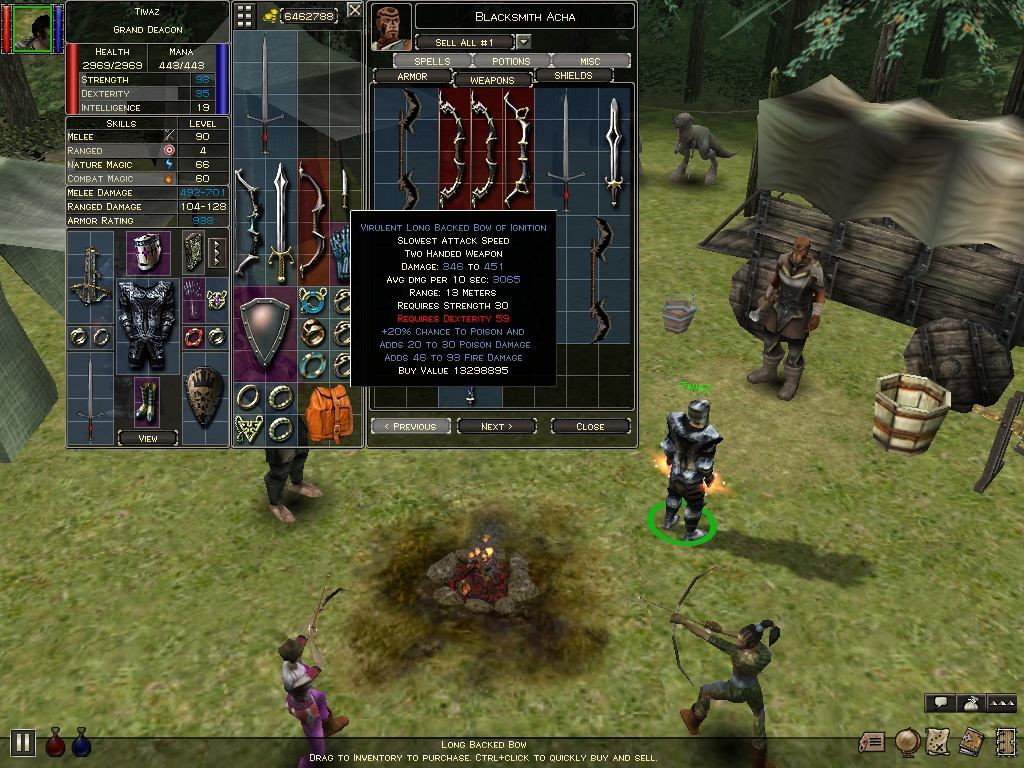Select Tiwaz's character portrait
The width and height of the screenshot is (1024, 768).
click(x=32, y=27)
